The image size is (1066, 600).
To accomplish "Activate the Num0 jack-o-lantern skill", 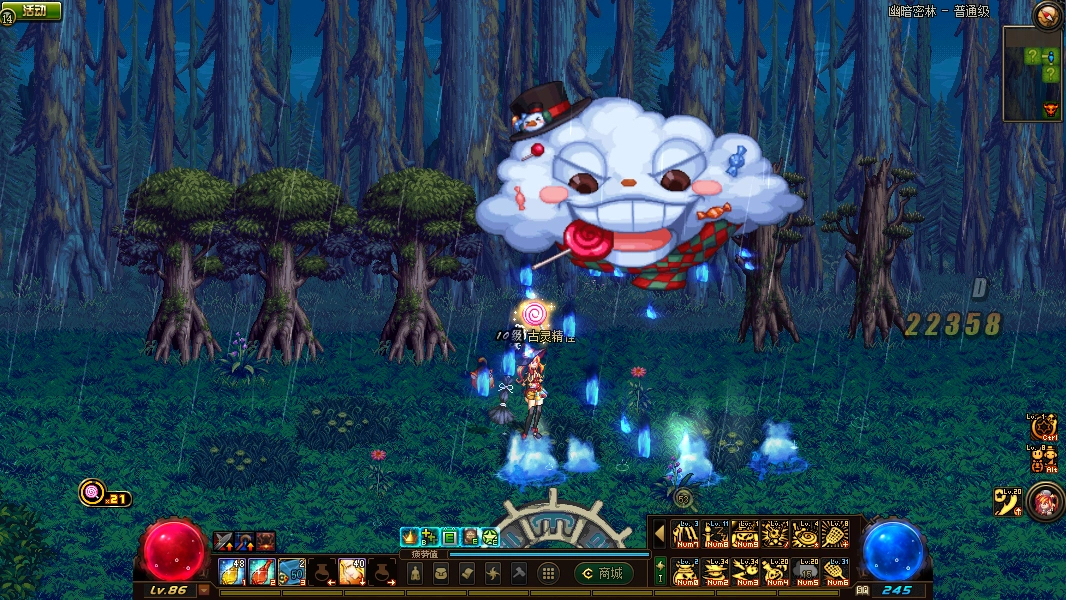I will coord(685,572).
